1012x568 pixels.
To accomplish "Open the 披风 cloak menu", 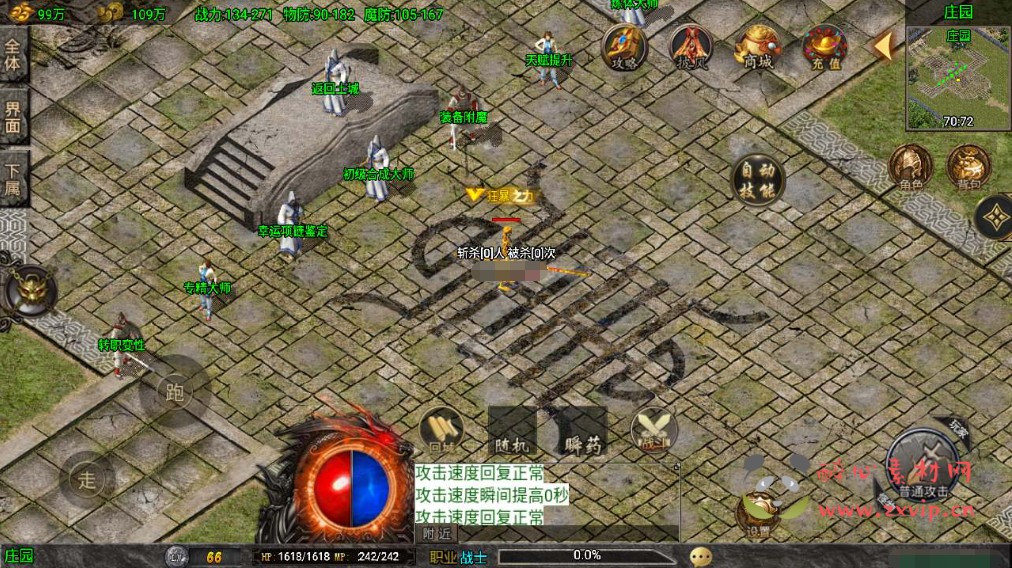I will (691, 46).
